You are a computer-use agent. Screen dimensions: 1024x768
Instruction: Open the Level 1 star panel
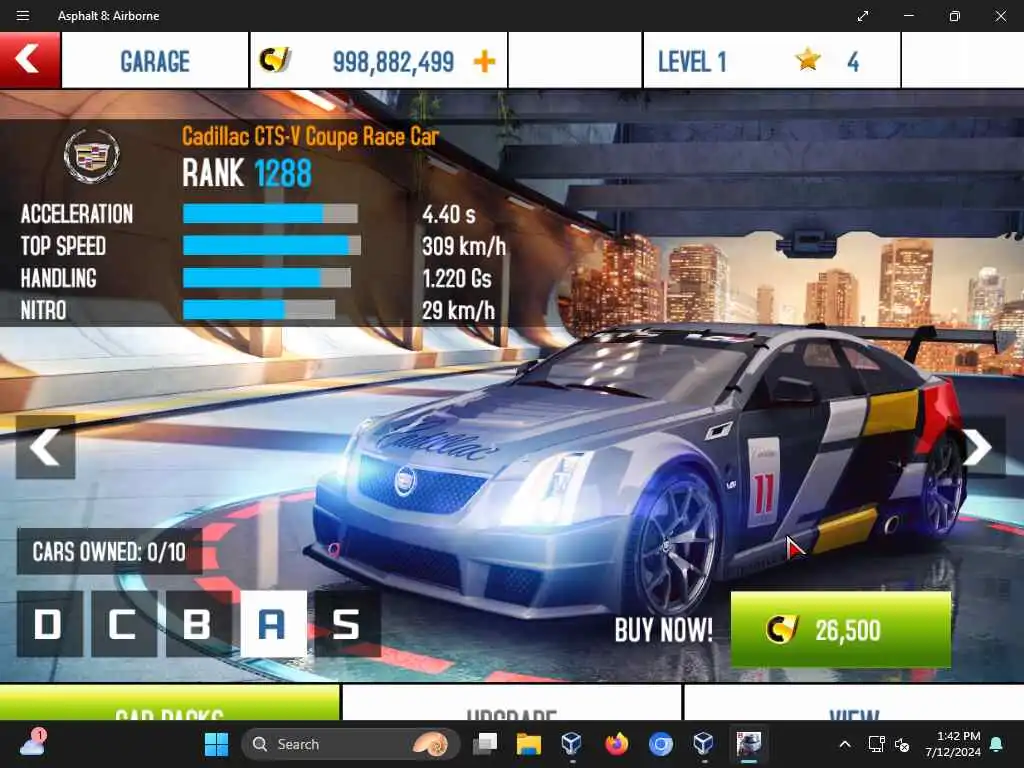pos(770,61)
